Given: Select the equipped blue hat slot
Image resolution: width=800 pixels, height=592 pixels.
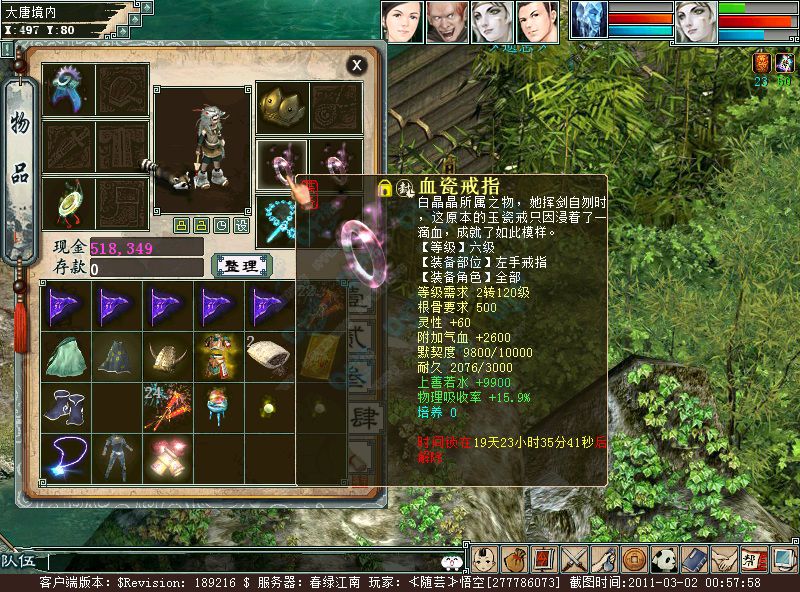Looking at the screenshot, I should (69, 89).
